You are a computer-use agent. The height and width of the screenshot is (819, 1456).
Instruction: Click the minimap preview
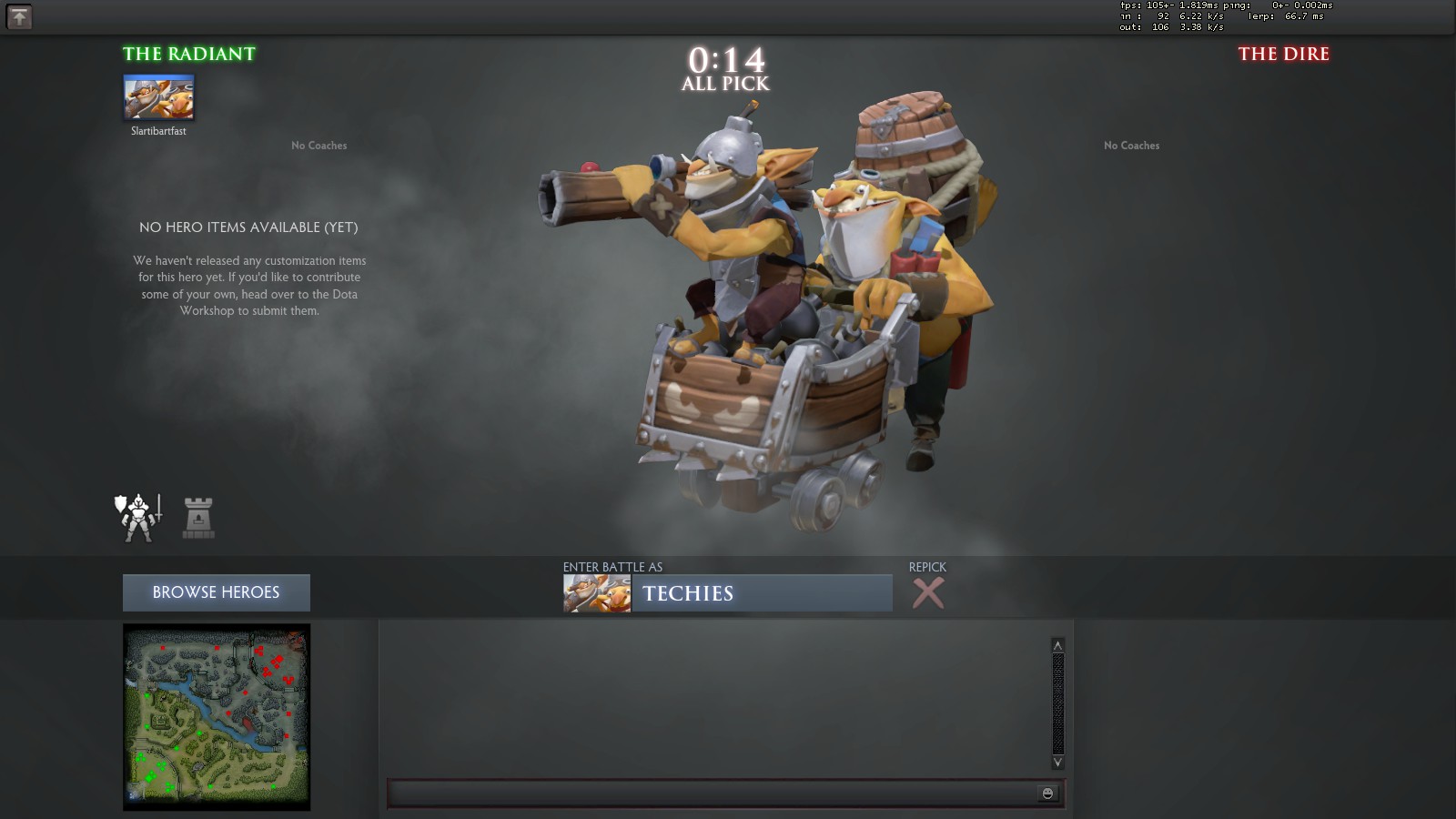217,717
